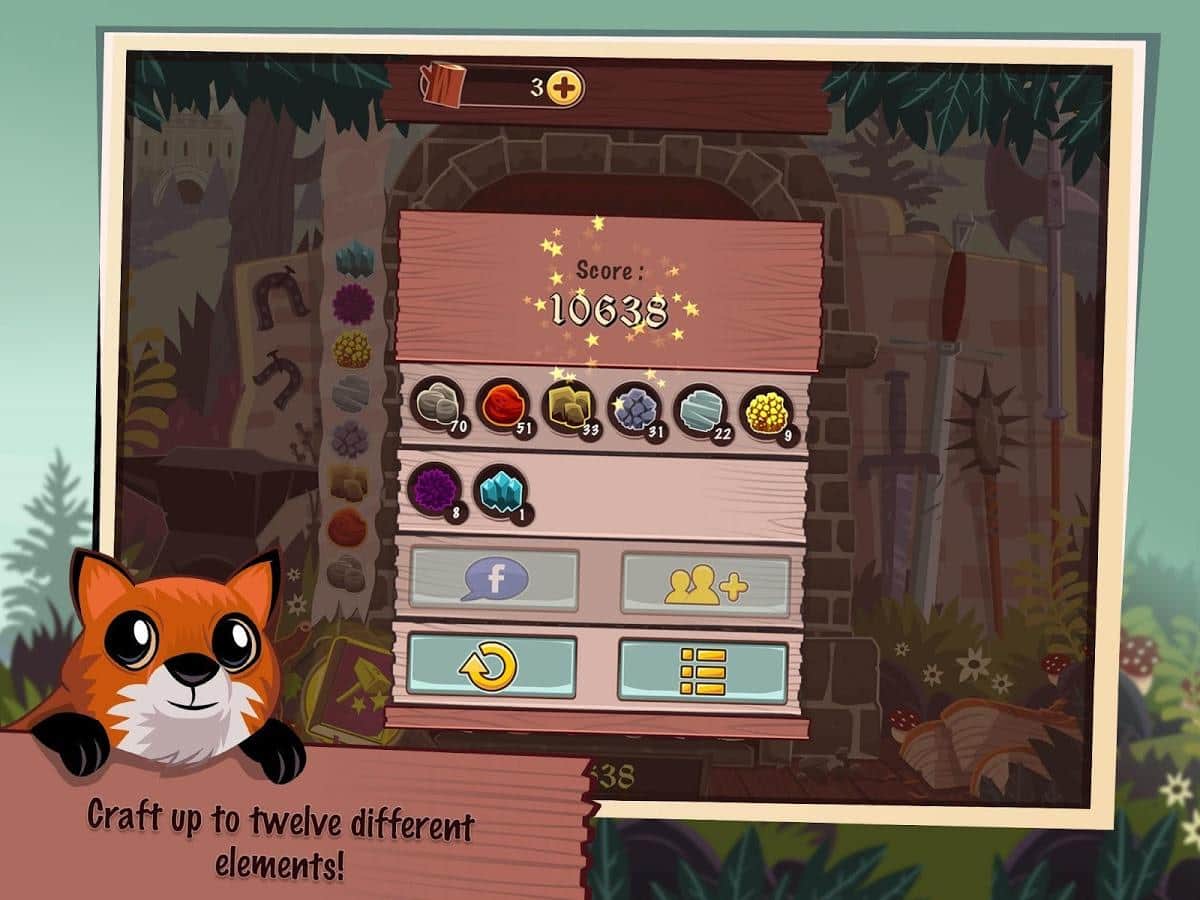Image resolution: width=1200 pixels, height=900 pixels.
Task: Restart the game with the replay arrow
Action: pos(491,665)
